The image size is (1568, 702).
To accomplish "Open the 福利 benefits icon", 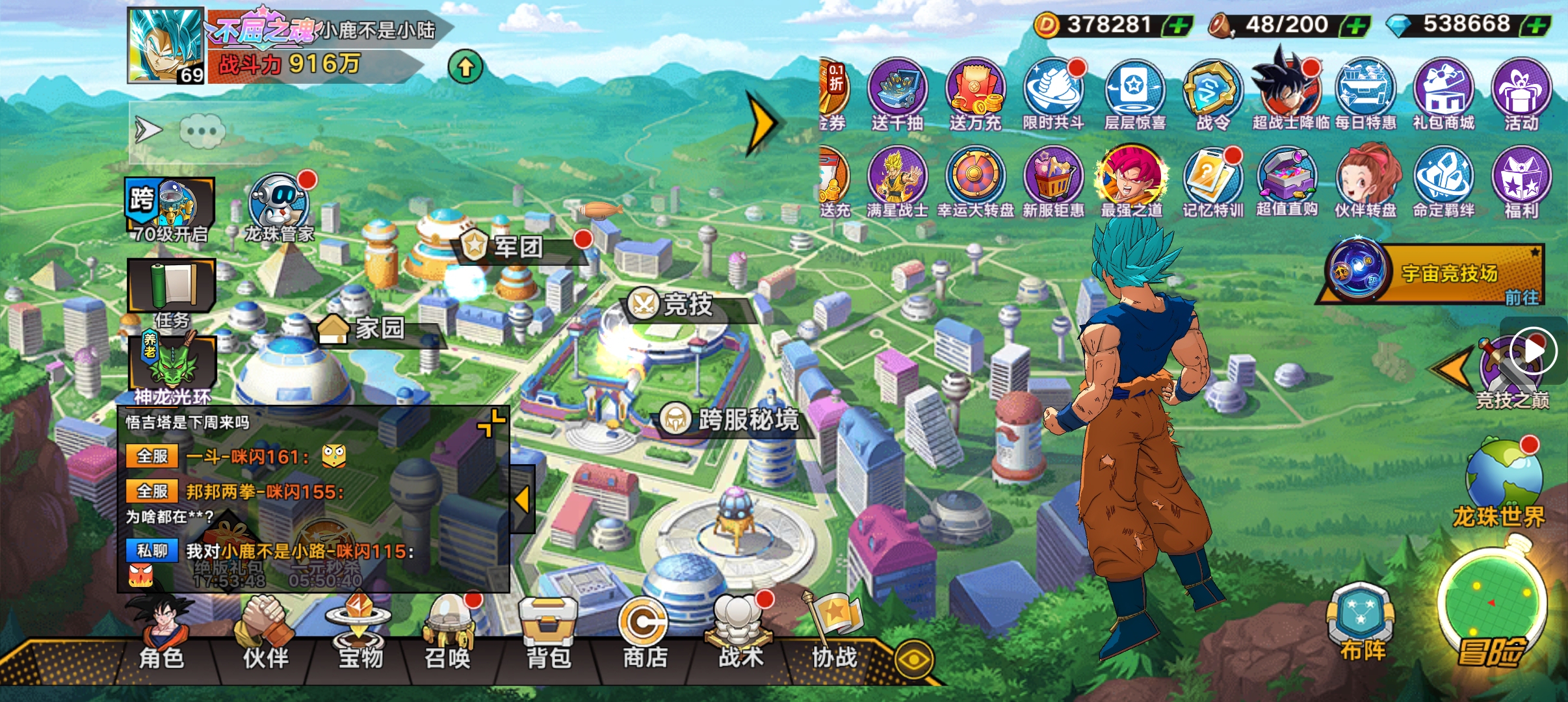I will click(1521, 182).
